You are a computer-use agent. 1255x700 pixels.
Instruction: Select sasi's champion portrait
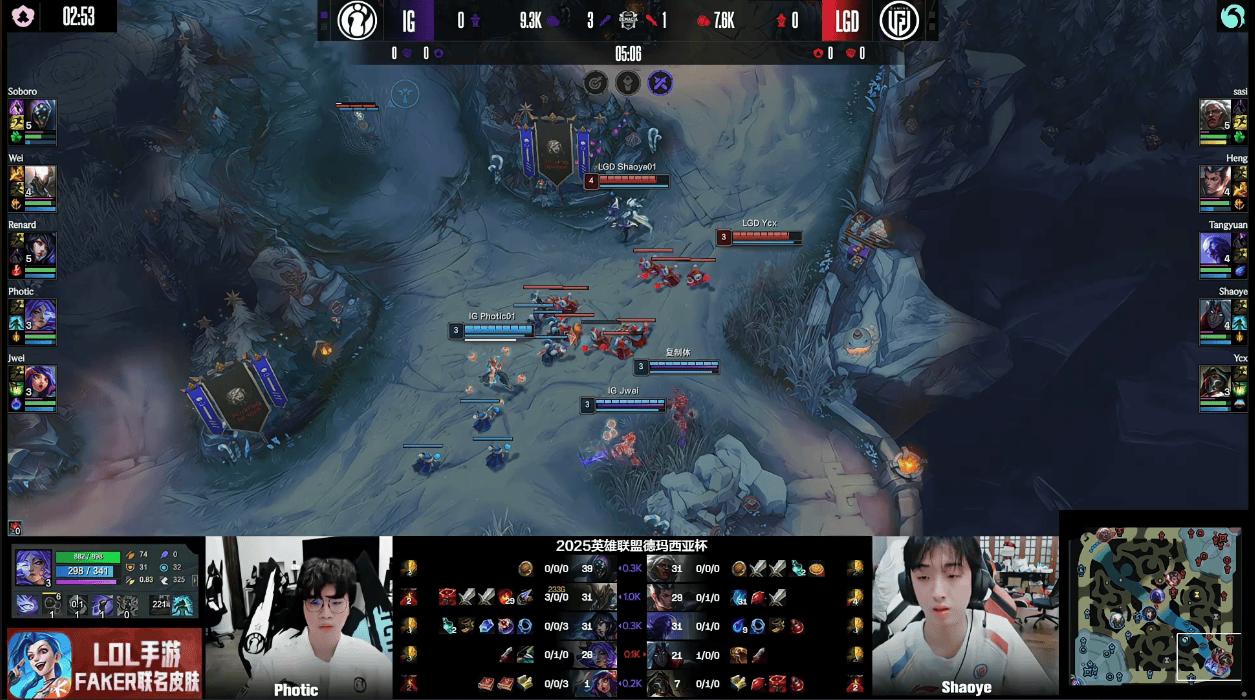click(1214, 114)
